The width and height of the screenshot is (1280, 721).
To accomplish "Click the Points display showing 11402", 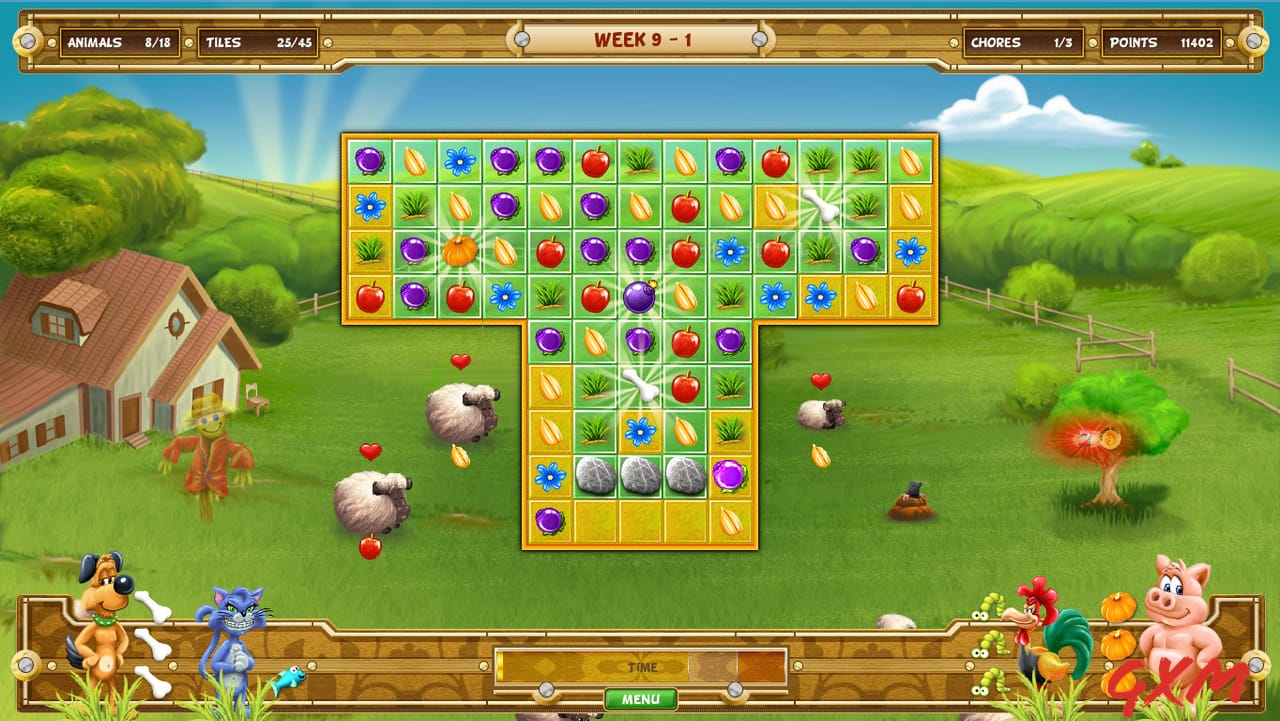I will click(x=1160, y=42).
